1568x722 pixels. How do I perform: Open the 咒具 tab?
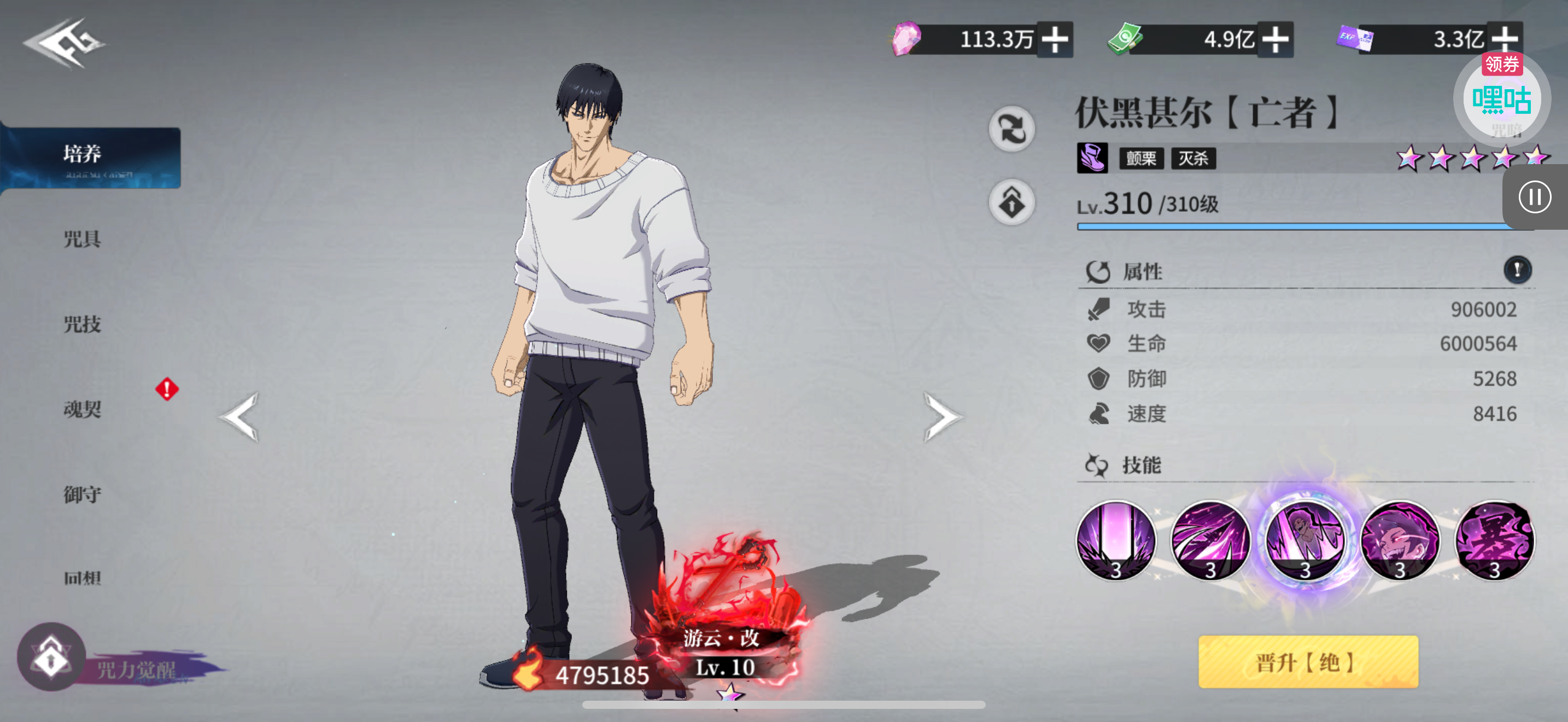tap(83, 238)
